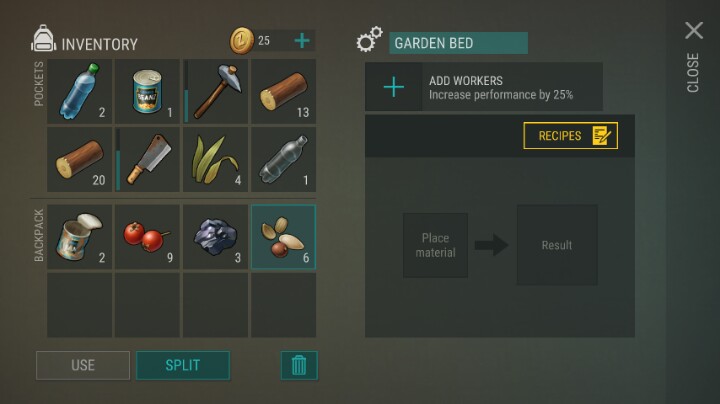Select the full water bottle slot
The height and width of the screenshot is (404, 720).
pyautogui.click(x=80, y=91)
